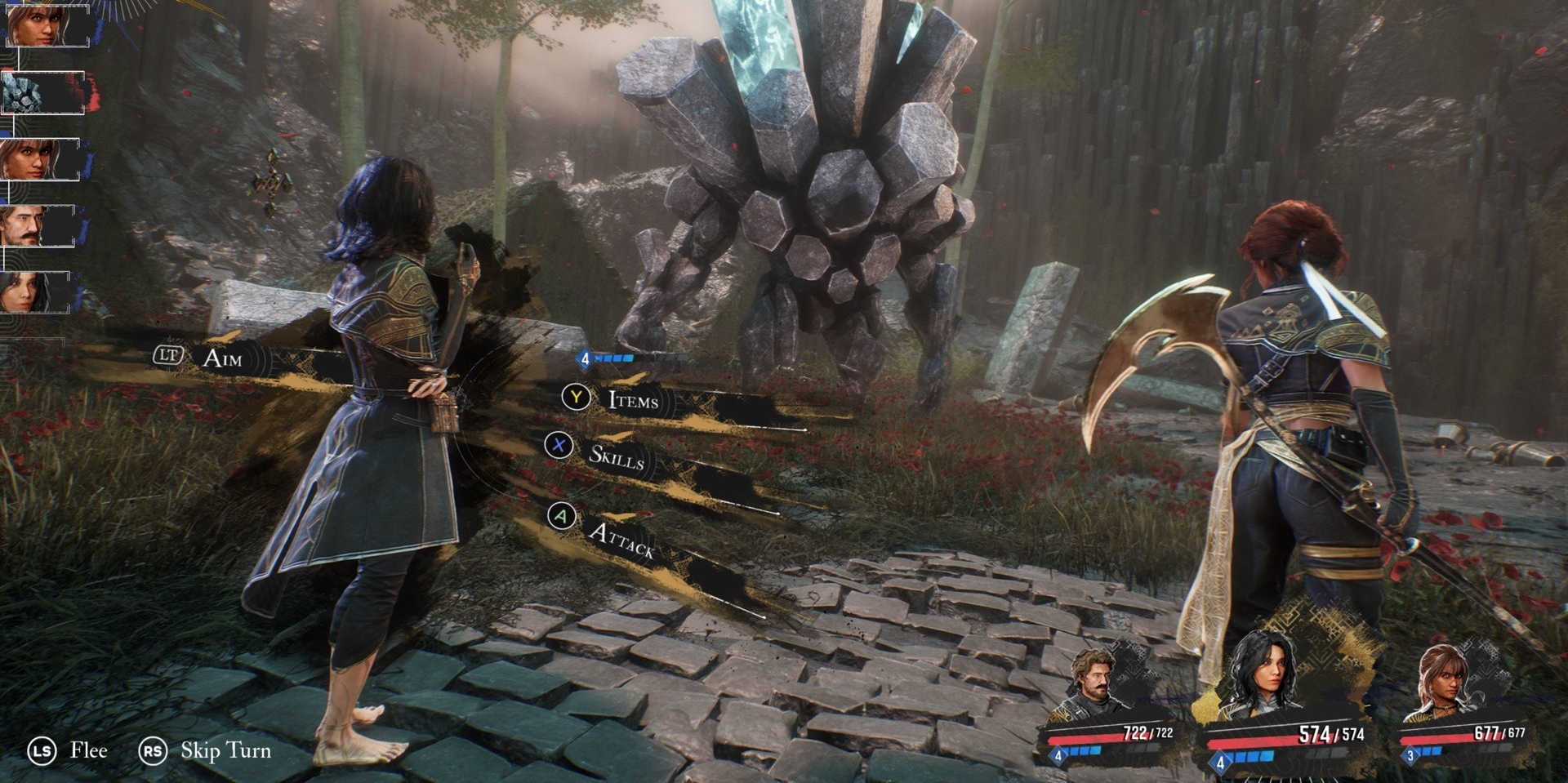Image resolution: width=1568 pixels, height=783 pixels.
Task: Open the Items menu
Action: [632, 400]
